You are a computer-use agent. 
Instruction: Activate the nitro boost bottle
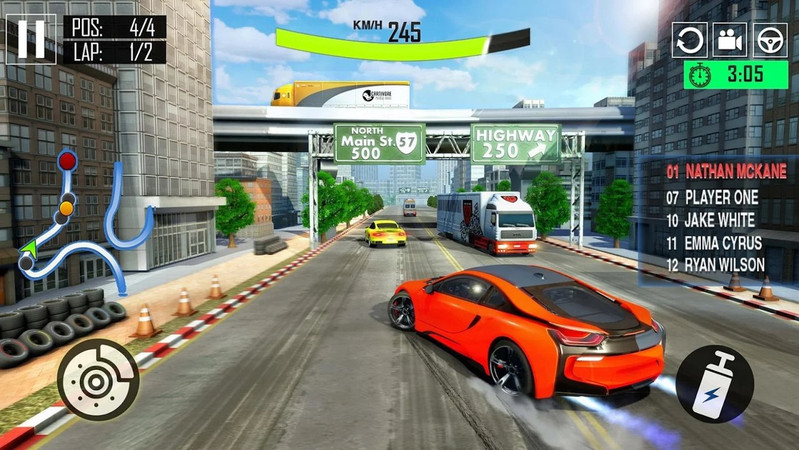point(714,384)
